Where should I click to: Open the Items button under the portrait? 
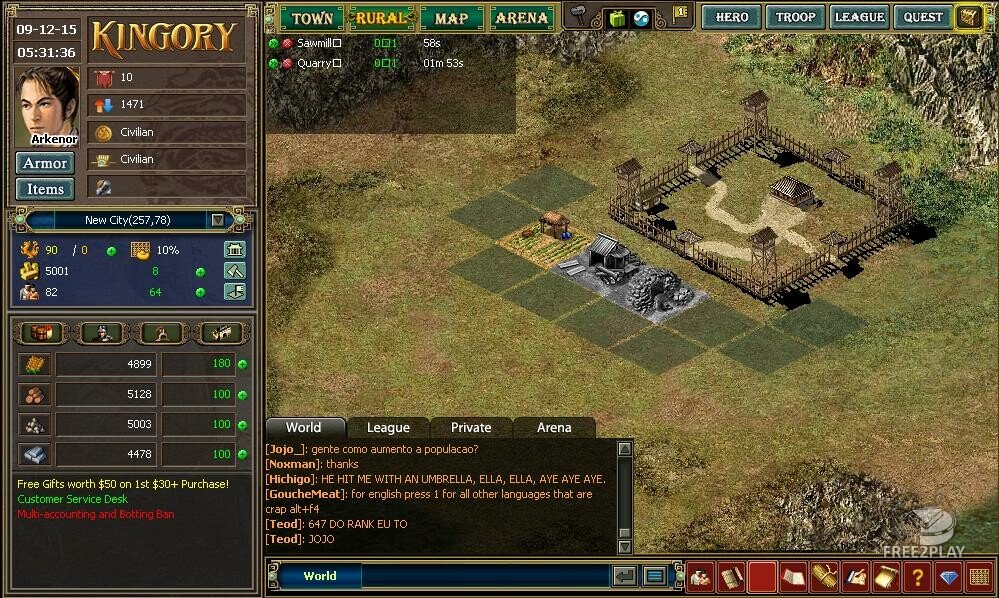click(45, 189)
